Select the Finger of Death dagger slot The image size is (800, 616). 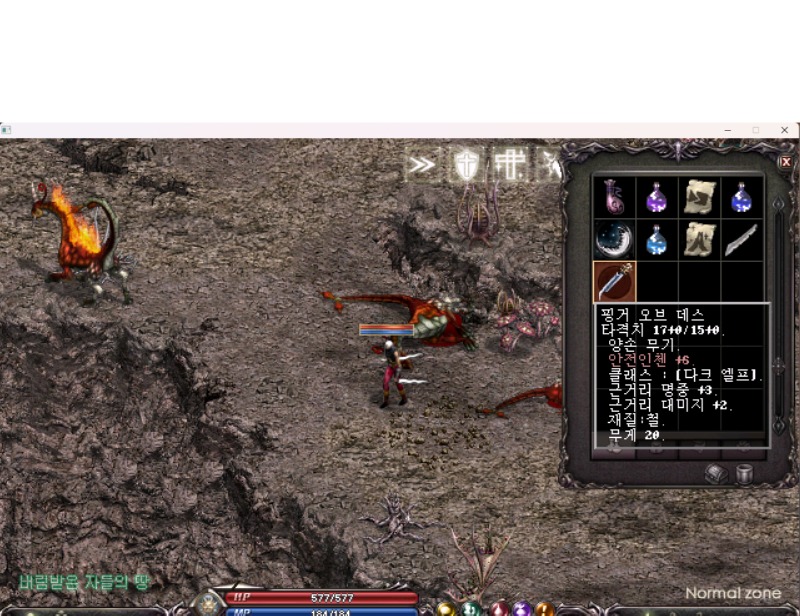point(614,282)
